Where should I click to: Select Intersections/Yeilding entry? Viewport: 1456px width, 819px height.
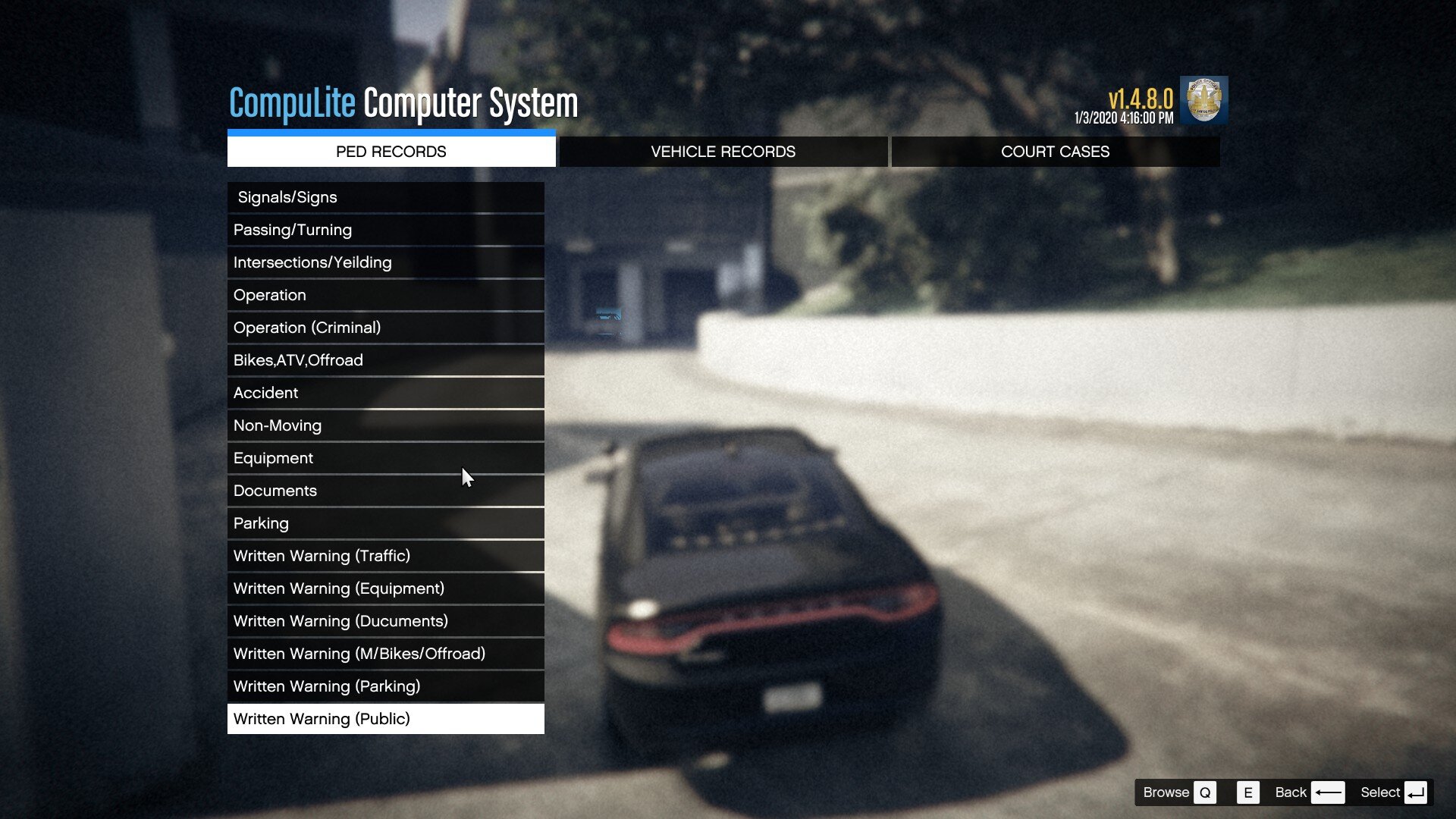385,262
